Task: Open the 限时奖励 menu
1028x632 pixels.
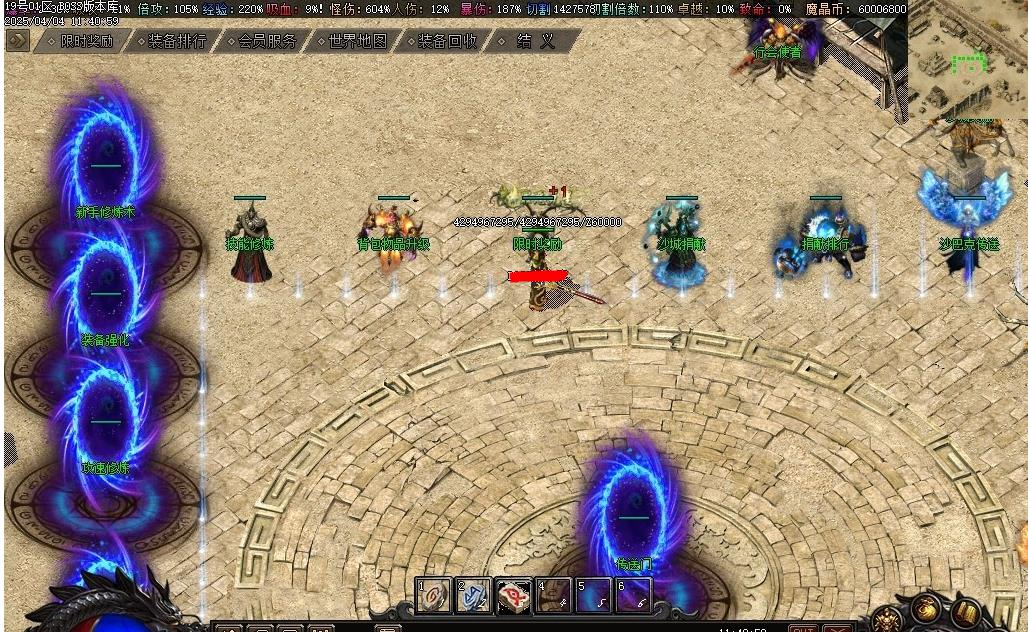Action: 87,42
